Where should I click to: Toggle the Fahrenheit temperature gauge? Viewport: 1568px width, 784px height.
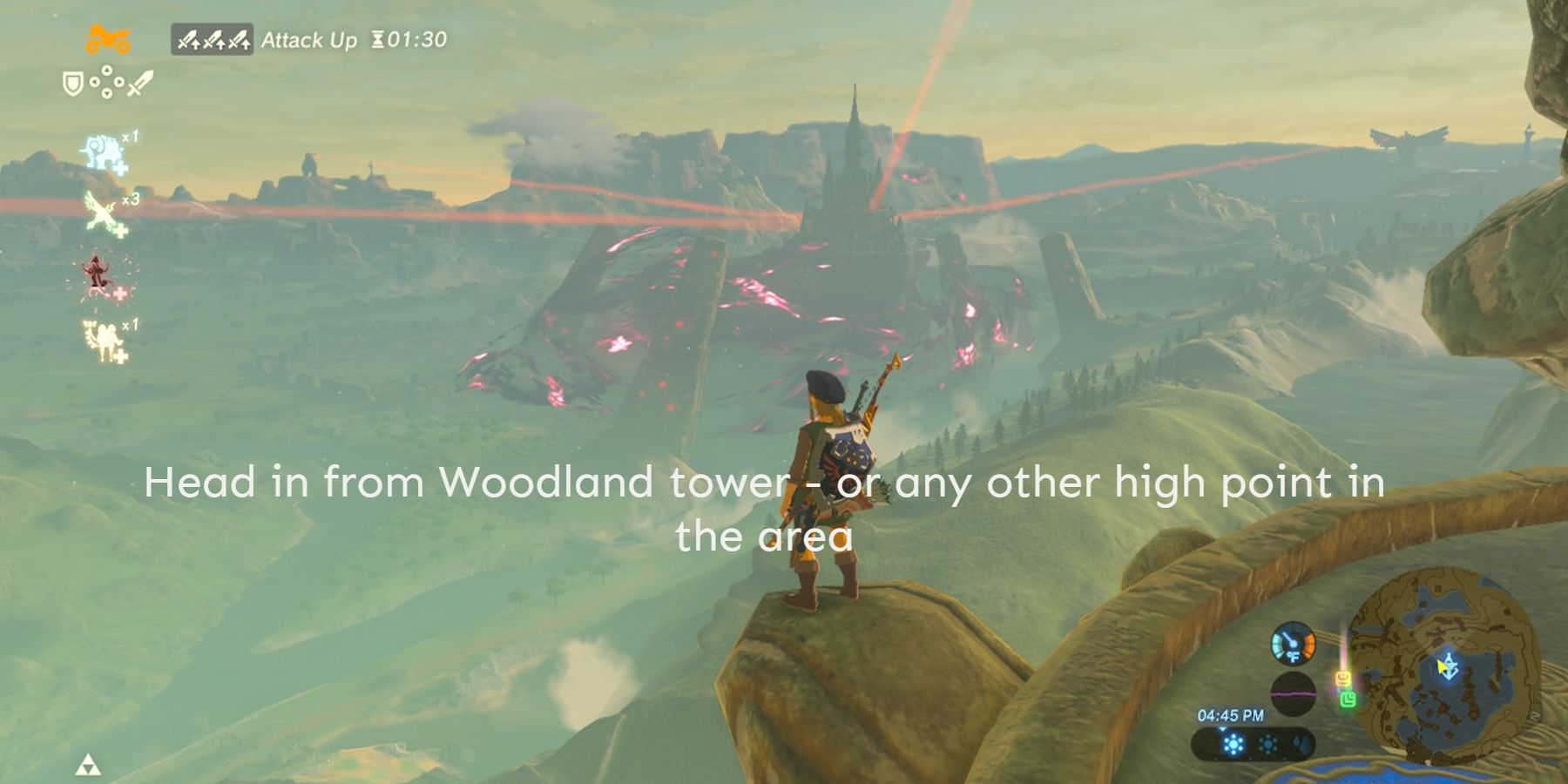[1293, 645]
